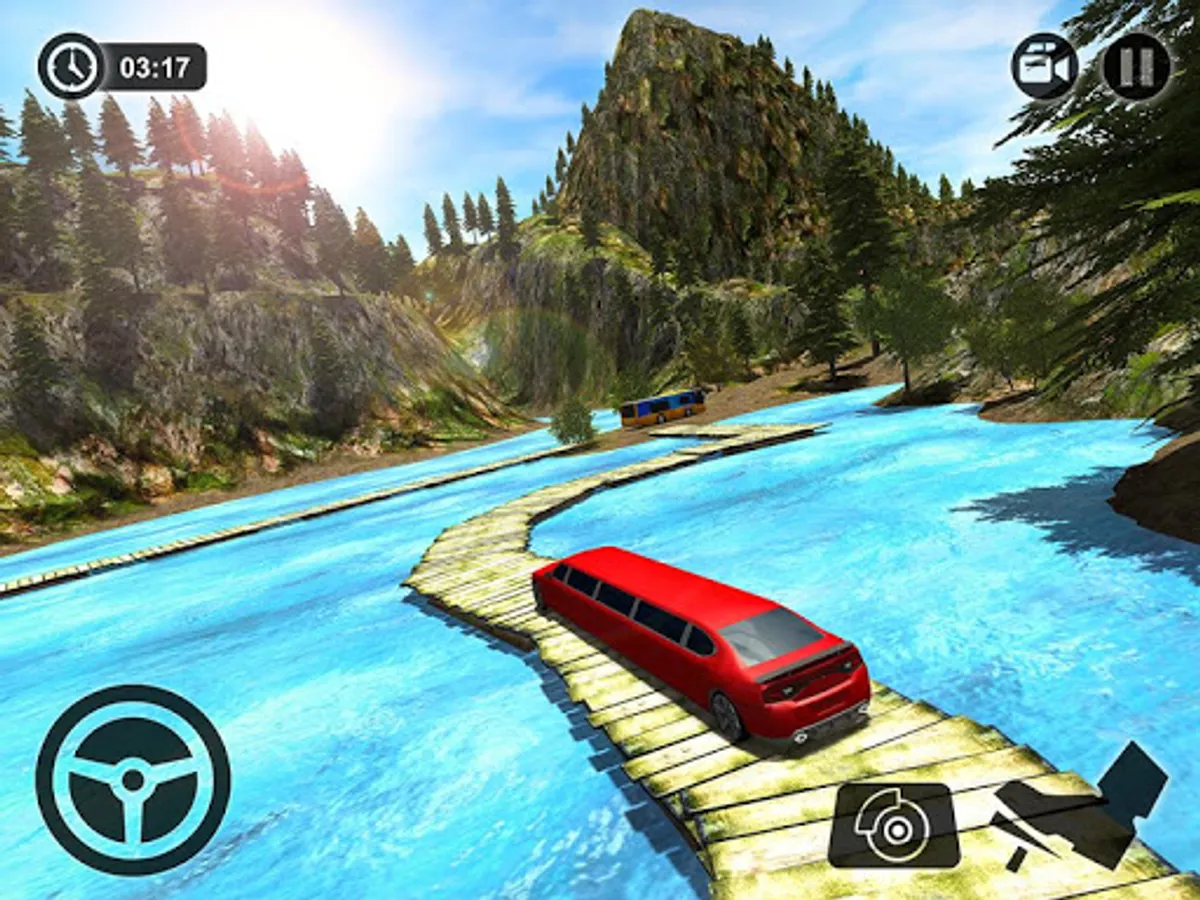Tap the steering wheel control
Image resolution: width=1200 pixels, height=900 pixels.
click(133, 780)
